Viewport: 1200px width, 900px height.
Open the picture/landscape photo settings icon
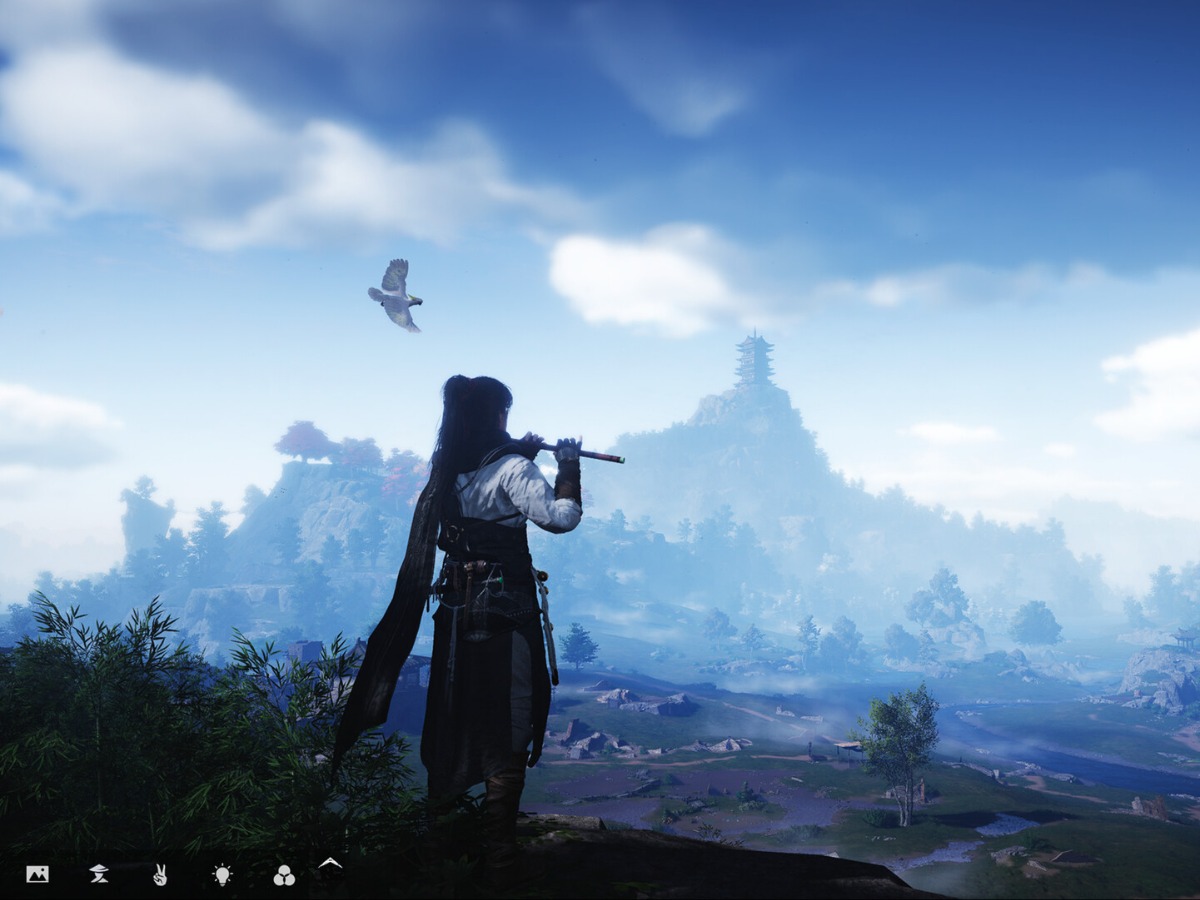pos(37,875)
